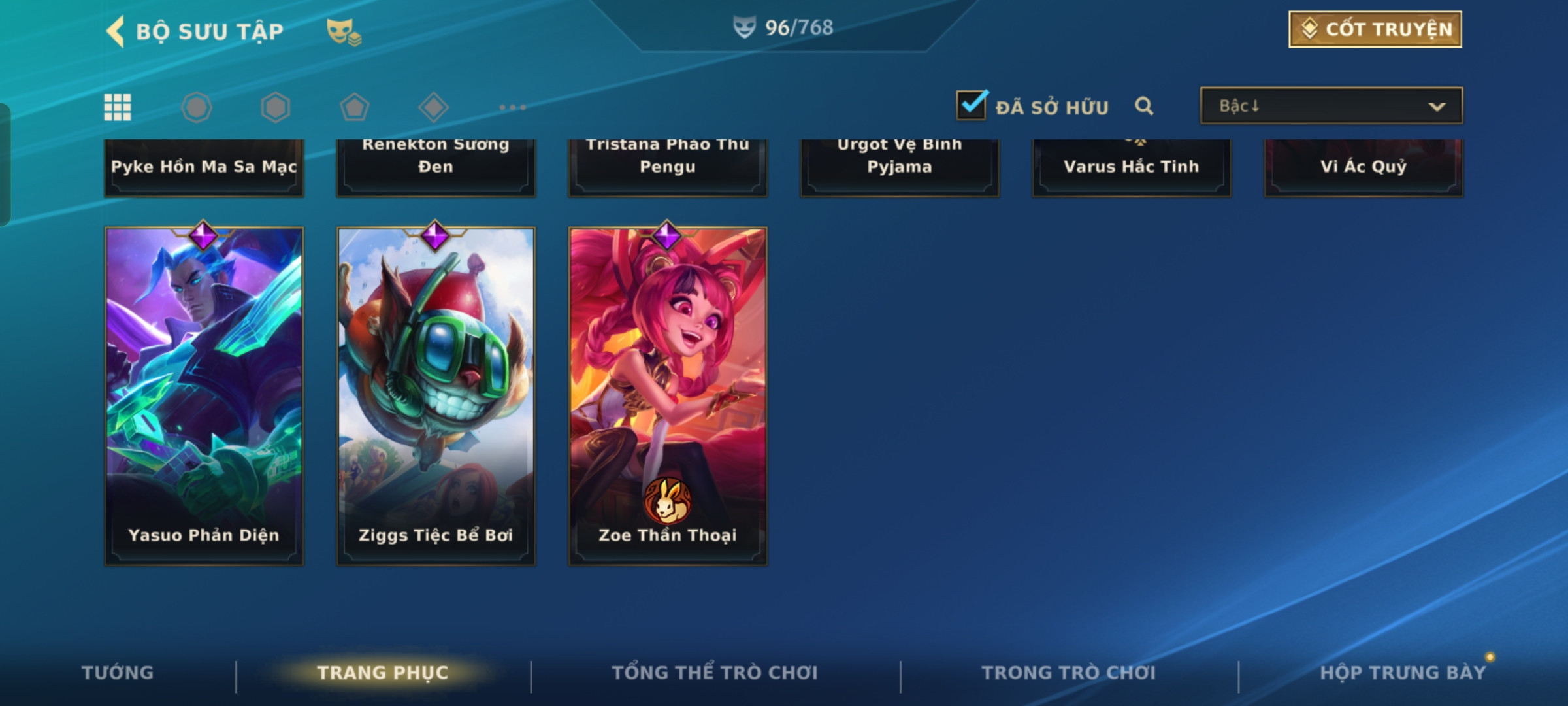Open the Ziggs Tiệc Bể Bơi skin
The height and width of the screenshot is (706, 1568).
pyautogui.click(x=436, y=396)
